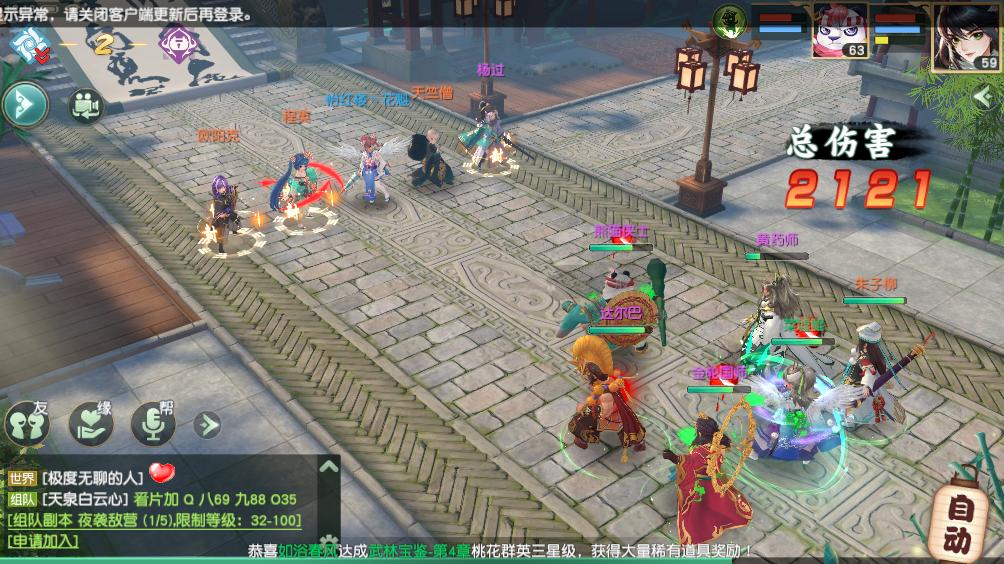Click player name 天泉白云心 in team chat
Screen dimensions: 1004x564
click(83, 499)
